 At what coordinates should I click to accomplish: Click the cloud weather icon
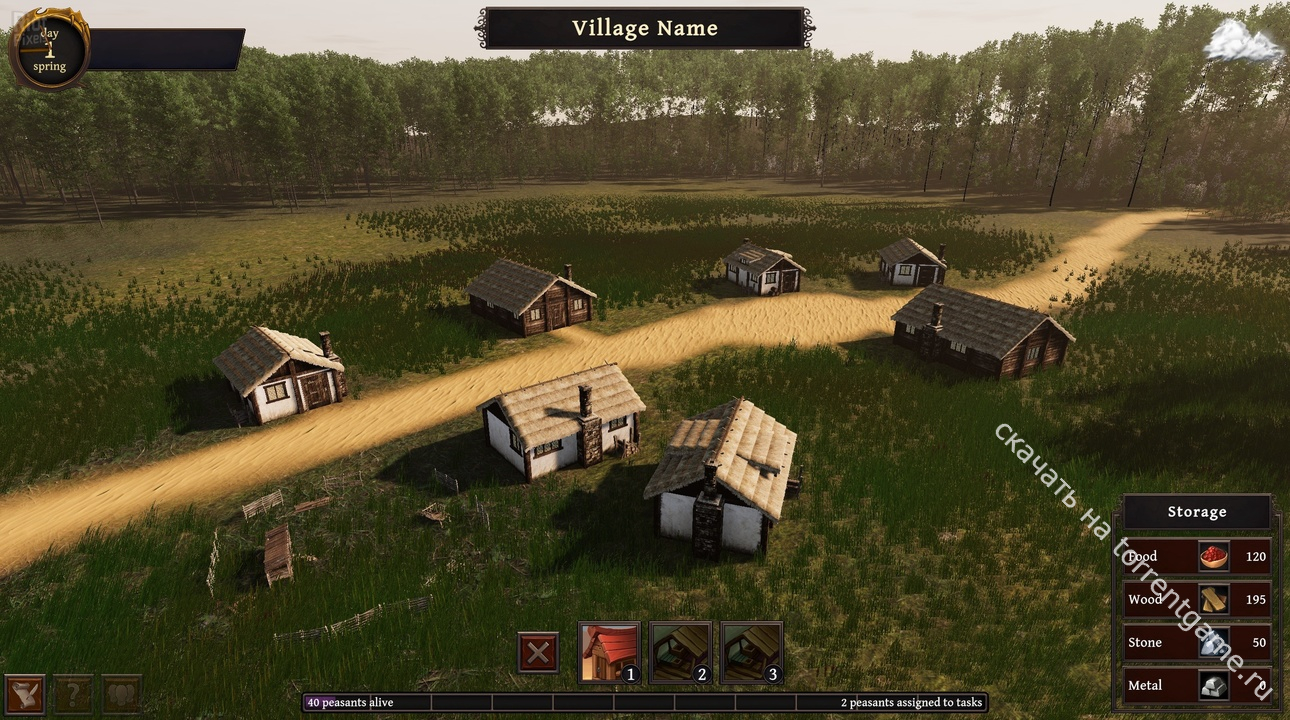1243,43
